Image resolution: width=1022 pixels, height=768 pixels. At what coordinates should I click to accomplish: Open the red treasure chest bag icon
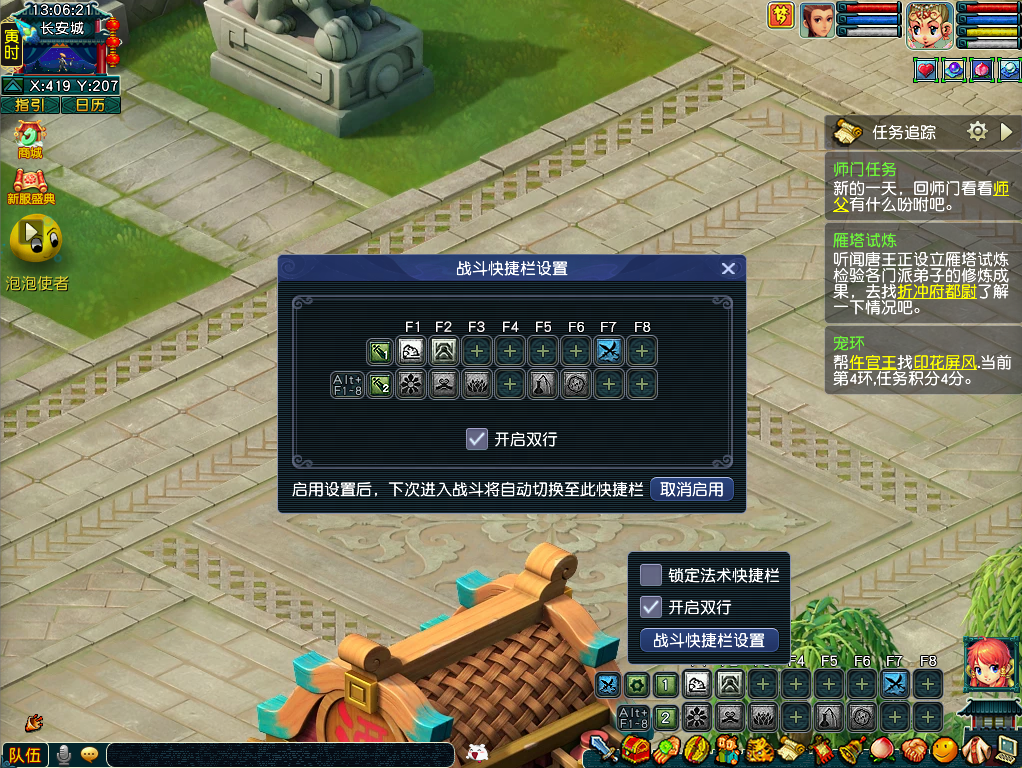pyautogui.click(x=635, y=748)
